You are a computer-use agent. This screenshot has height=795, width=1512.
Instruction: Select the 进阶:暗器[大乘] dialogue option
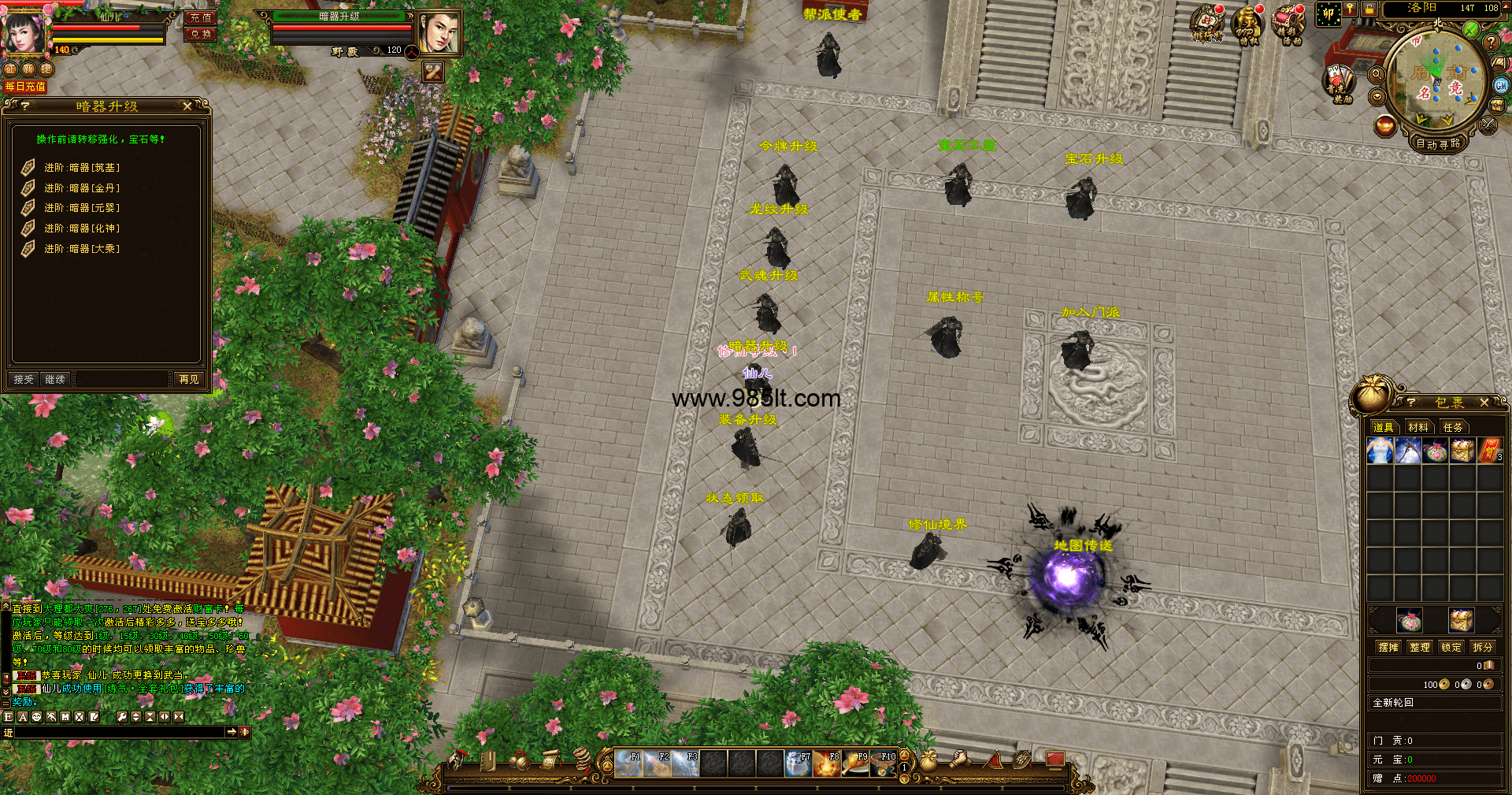(x=81, y=249)
